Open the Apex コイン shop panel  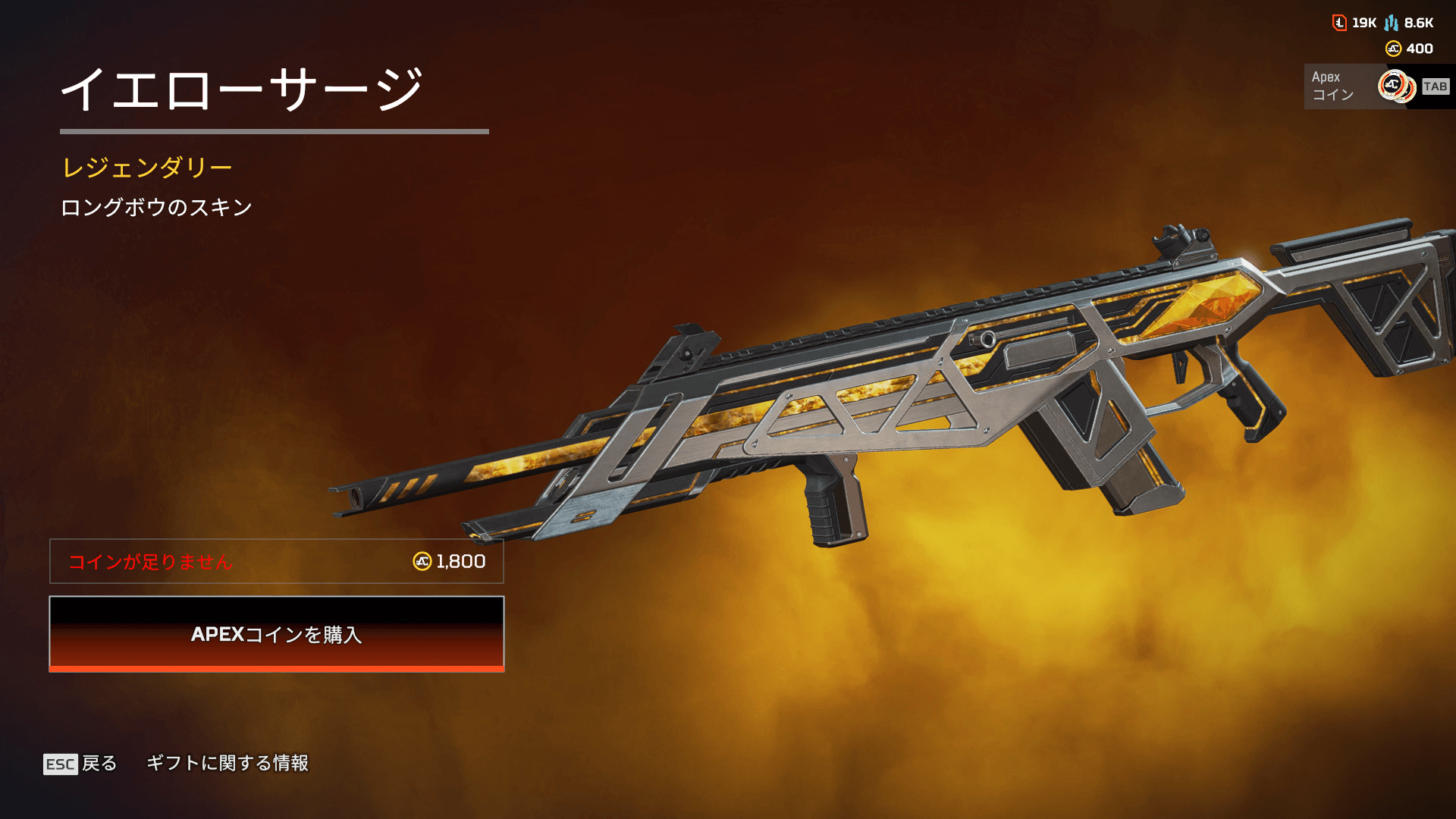pyautogui.click(x=1376, y=86)
